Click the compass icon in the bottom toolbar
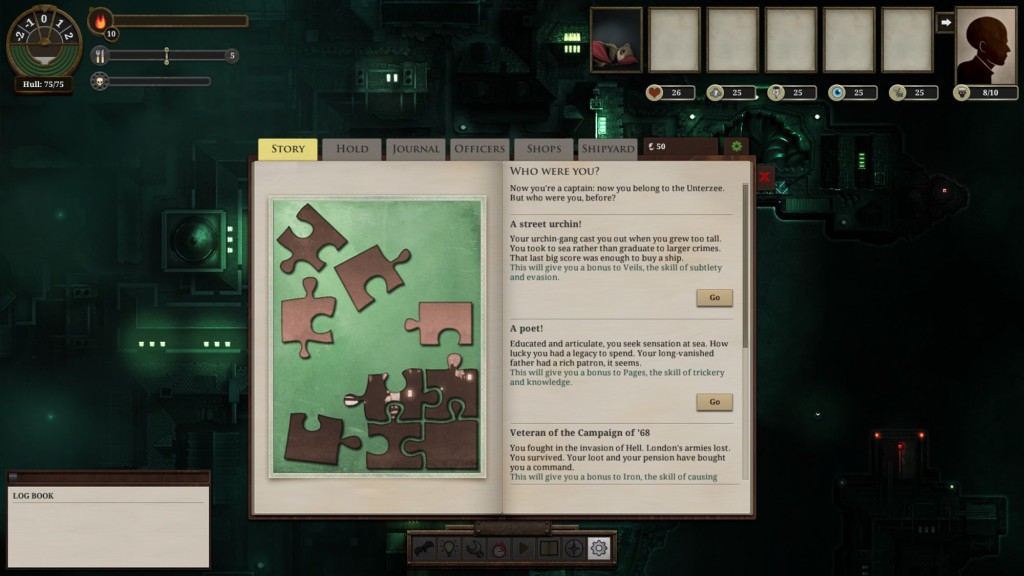The image size is (1024, 576). 574,548
